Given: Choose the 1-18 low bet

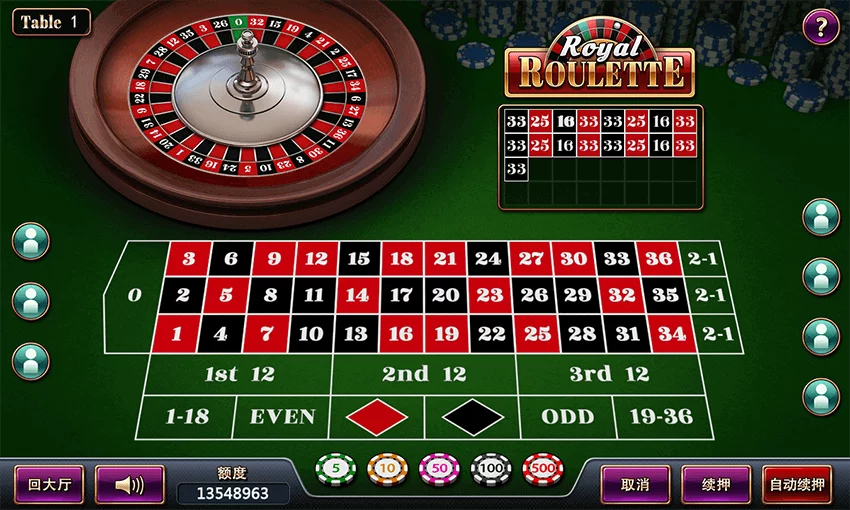Looking at the screenshot, I should point(185,417).
